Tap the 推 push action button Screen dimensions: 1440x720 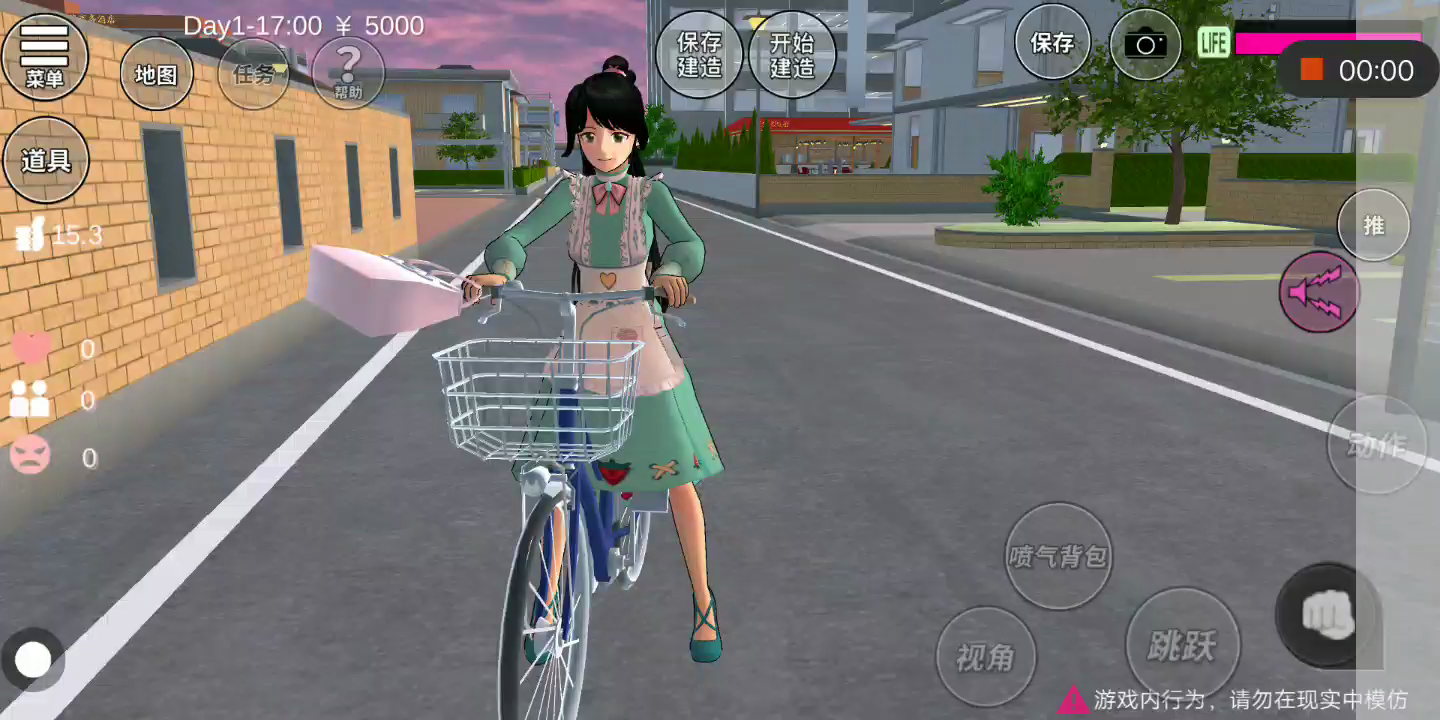(1373, 225)
